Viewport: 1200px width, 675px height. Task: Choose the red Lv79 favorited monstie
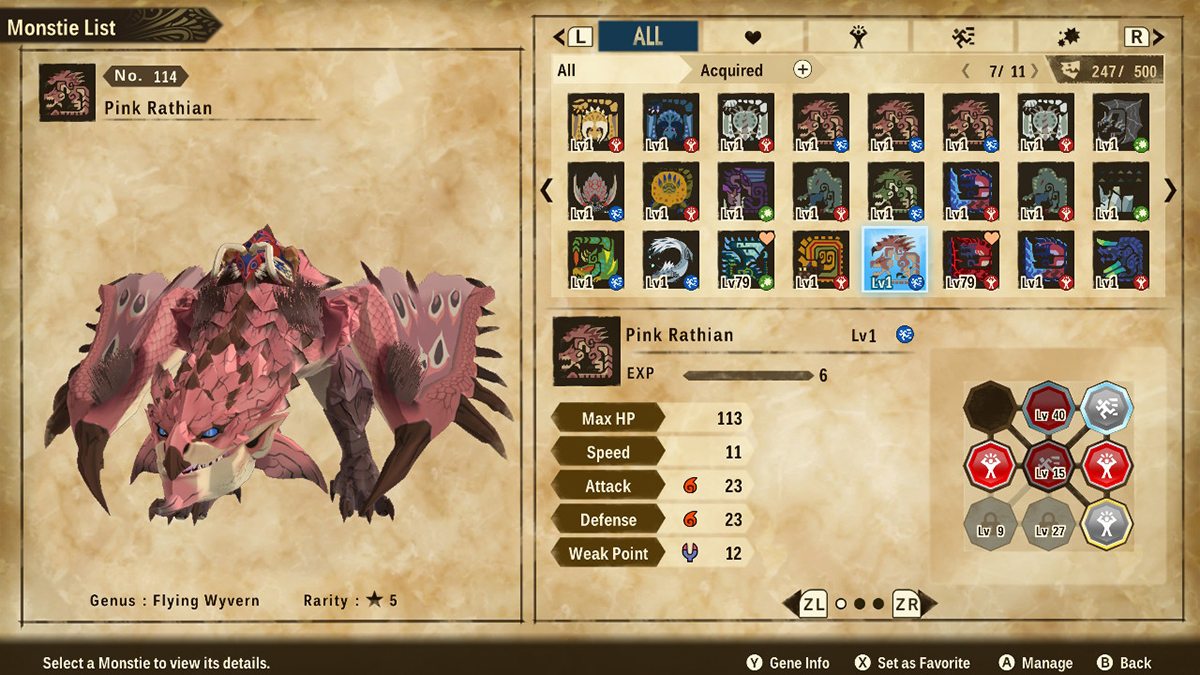tap(970, 259)
